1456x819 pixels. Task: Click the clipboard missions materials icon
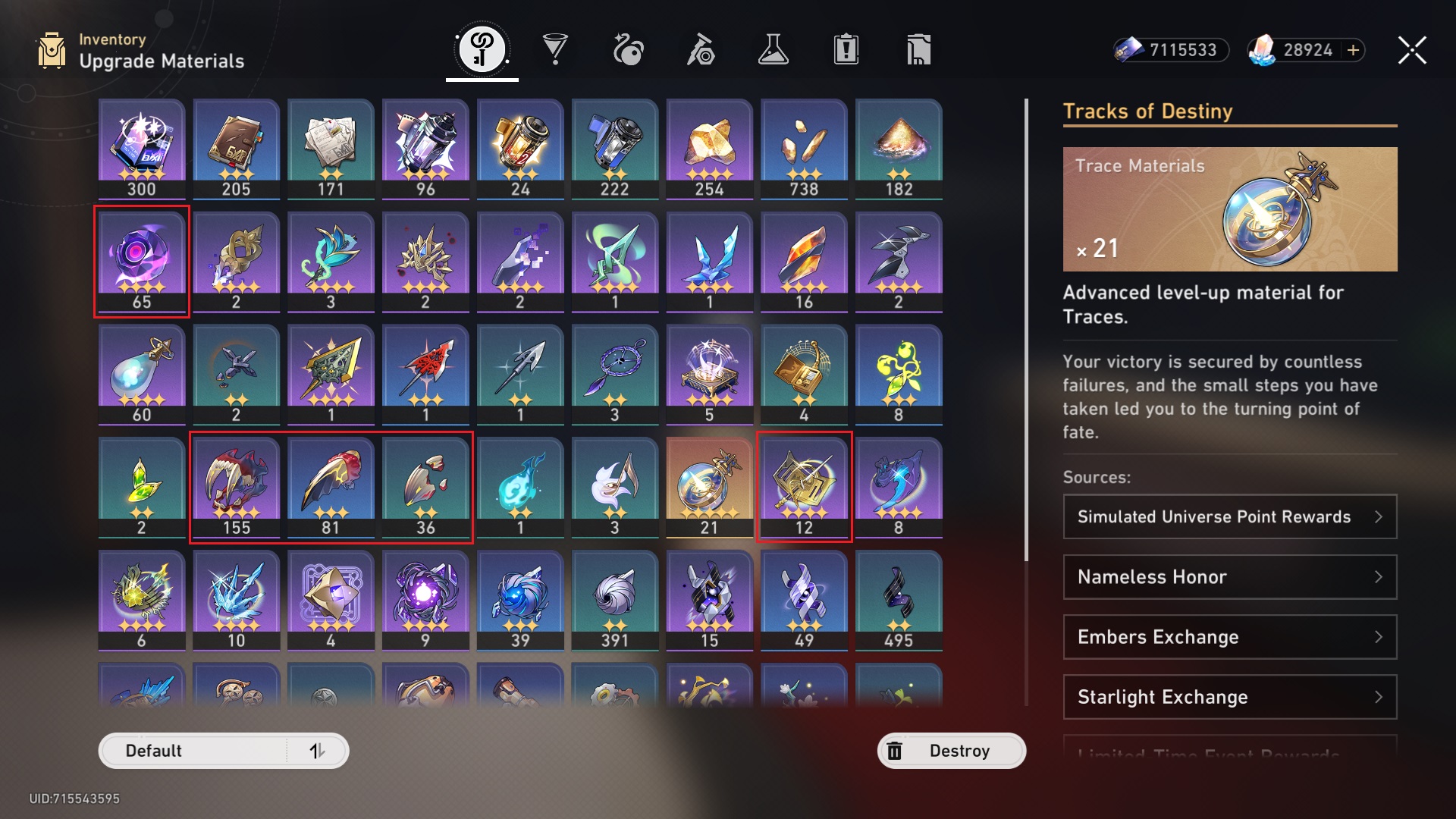pyautogui.click(x=846, y=49)
